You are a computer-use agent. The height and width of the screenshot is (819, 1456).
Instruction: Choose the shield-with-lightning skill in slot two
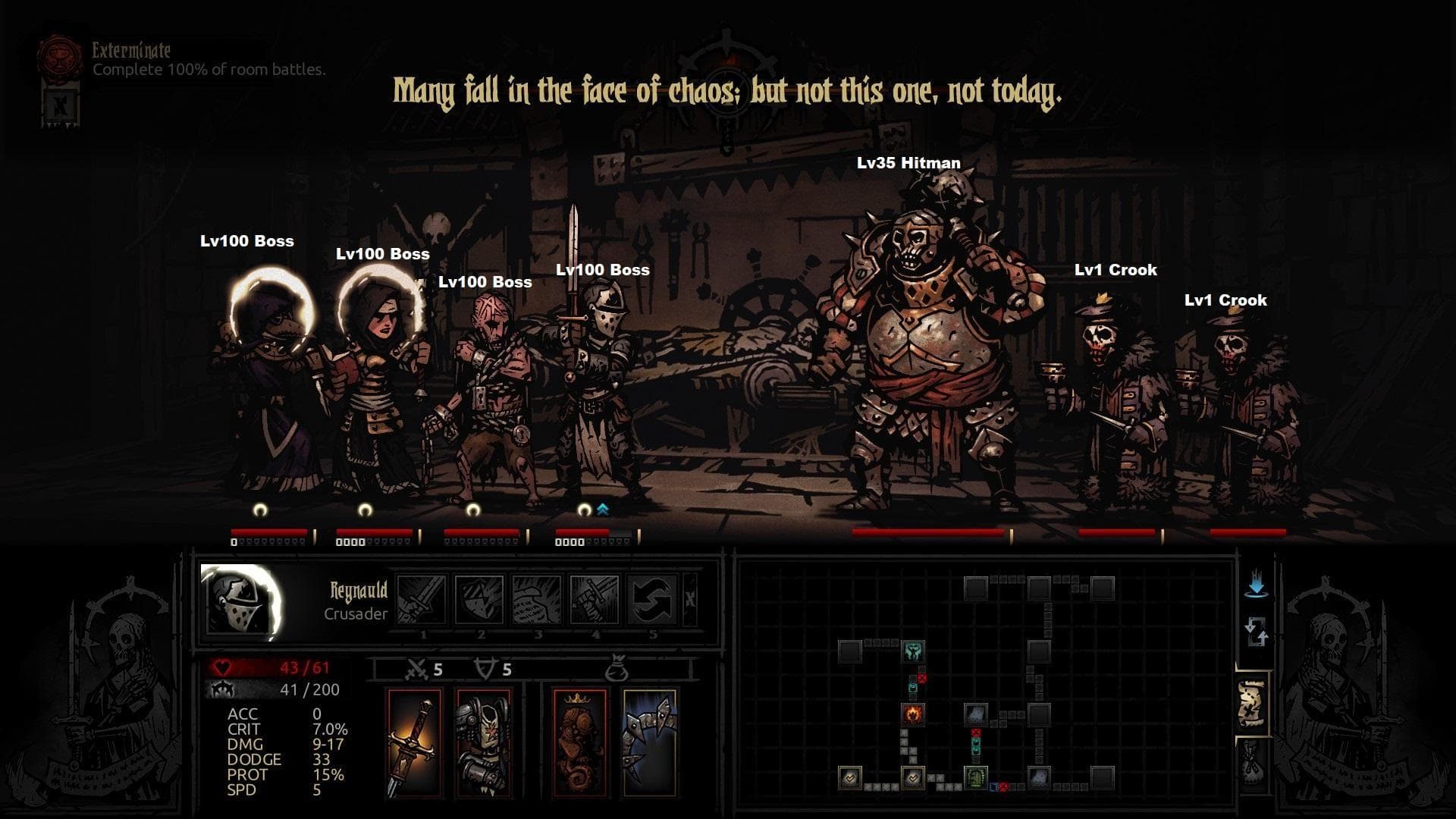479,600
